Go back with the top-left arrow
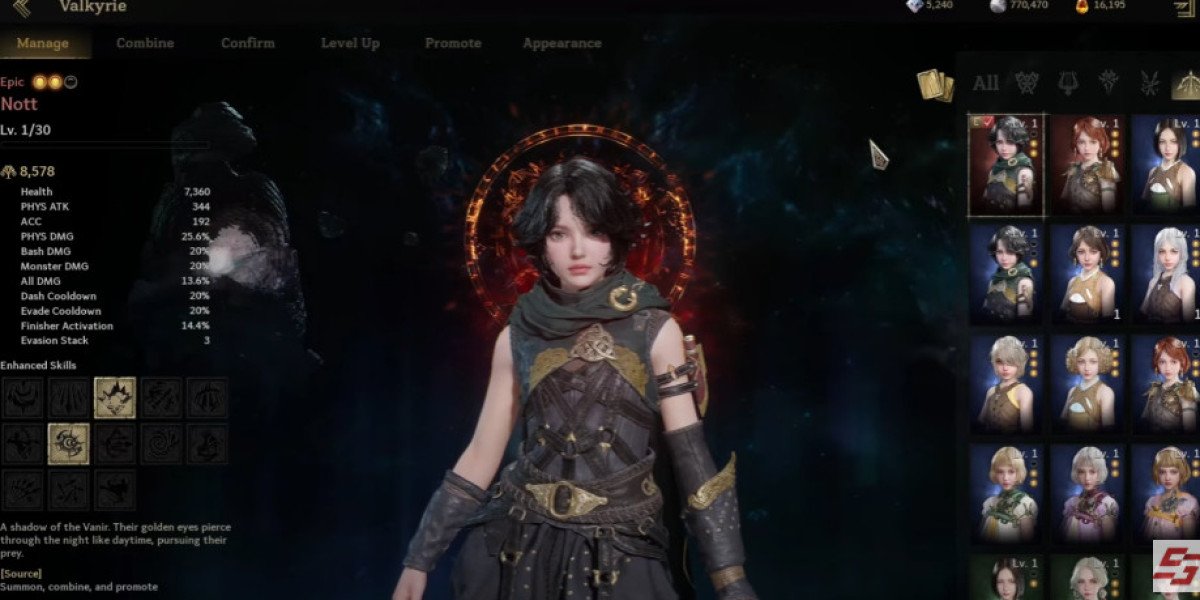The image size is (1200, 600). point(21,8)
